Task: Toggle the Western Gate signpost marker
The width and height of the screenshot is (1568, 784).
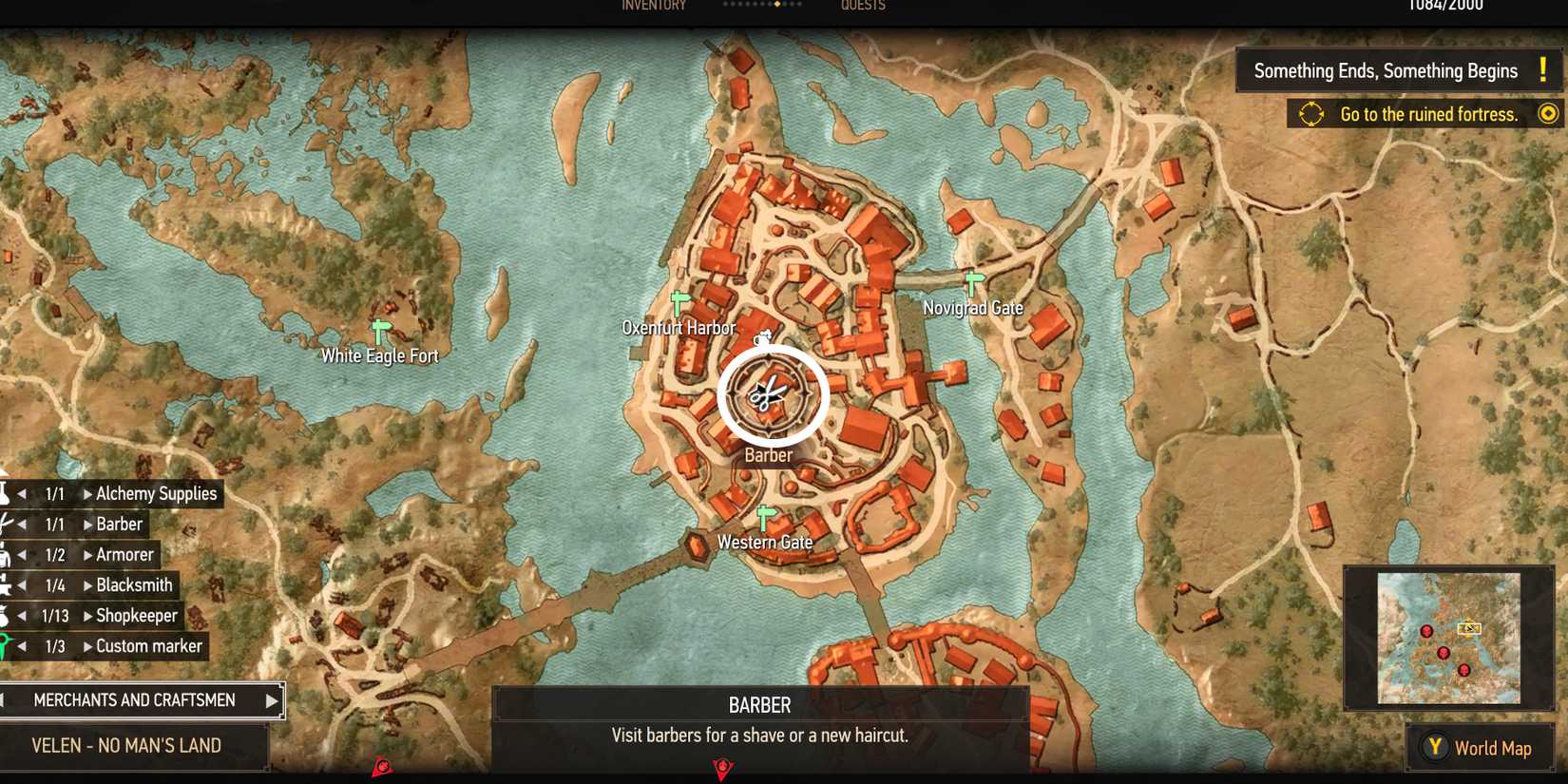Action: coord(764,514)
